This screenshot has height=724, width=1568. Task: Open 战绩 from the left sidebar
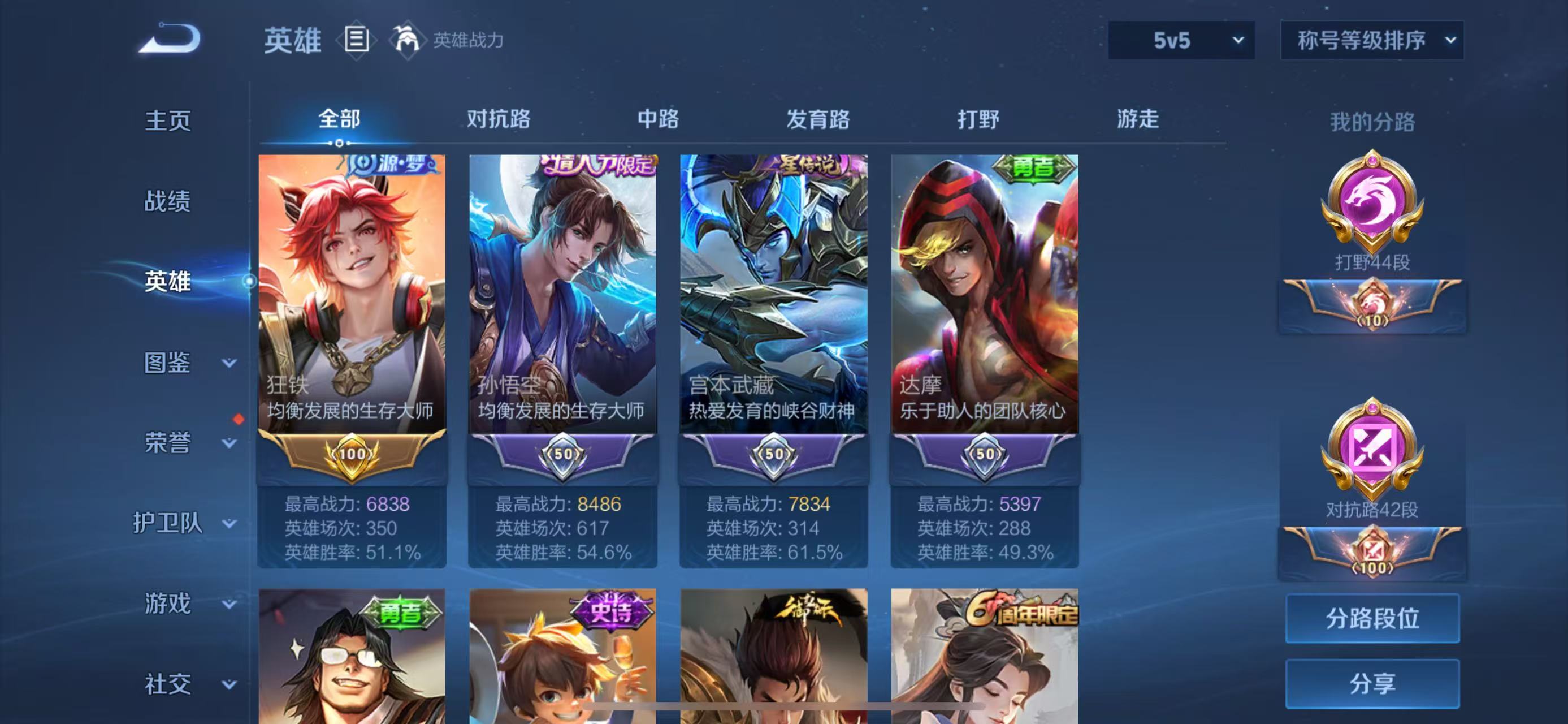(169, 201)
